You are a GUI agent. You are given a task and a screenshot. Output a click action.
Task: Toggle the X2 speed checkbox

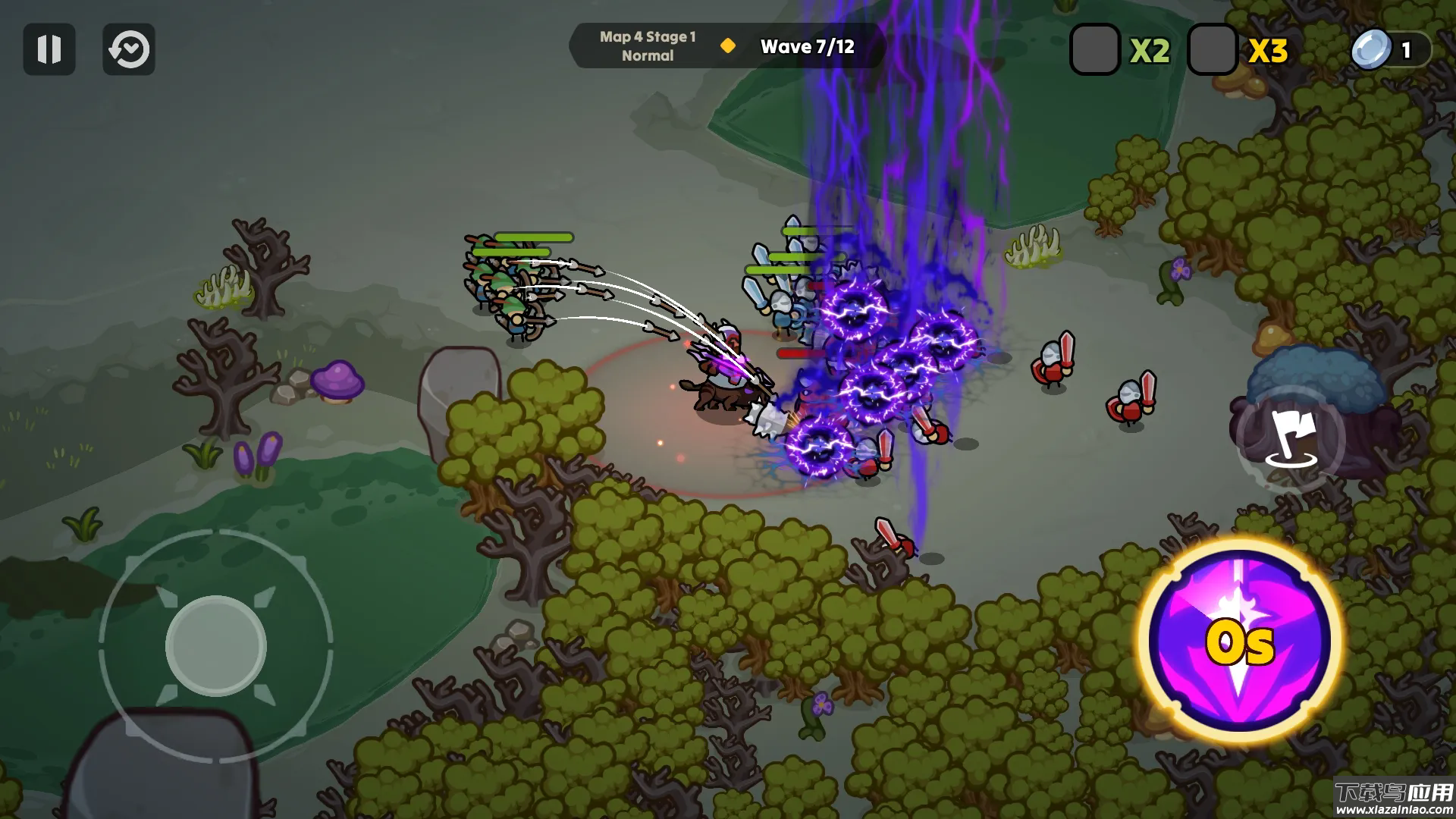point(1094,49)
